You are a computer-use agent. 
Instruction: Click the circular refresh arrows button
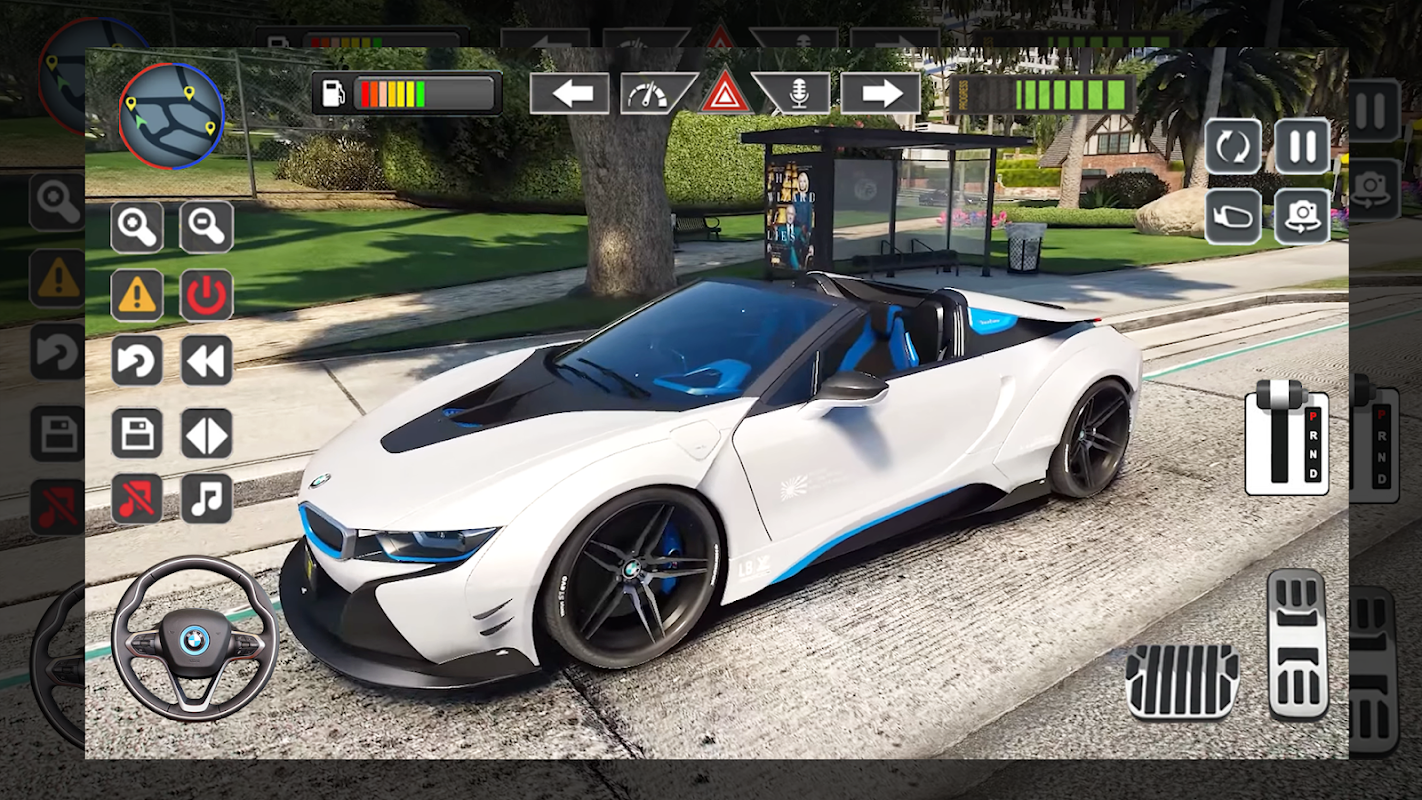(x=1232, y=147)
